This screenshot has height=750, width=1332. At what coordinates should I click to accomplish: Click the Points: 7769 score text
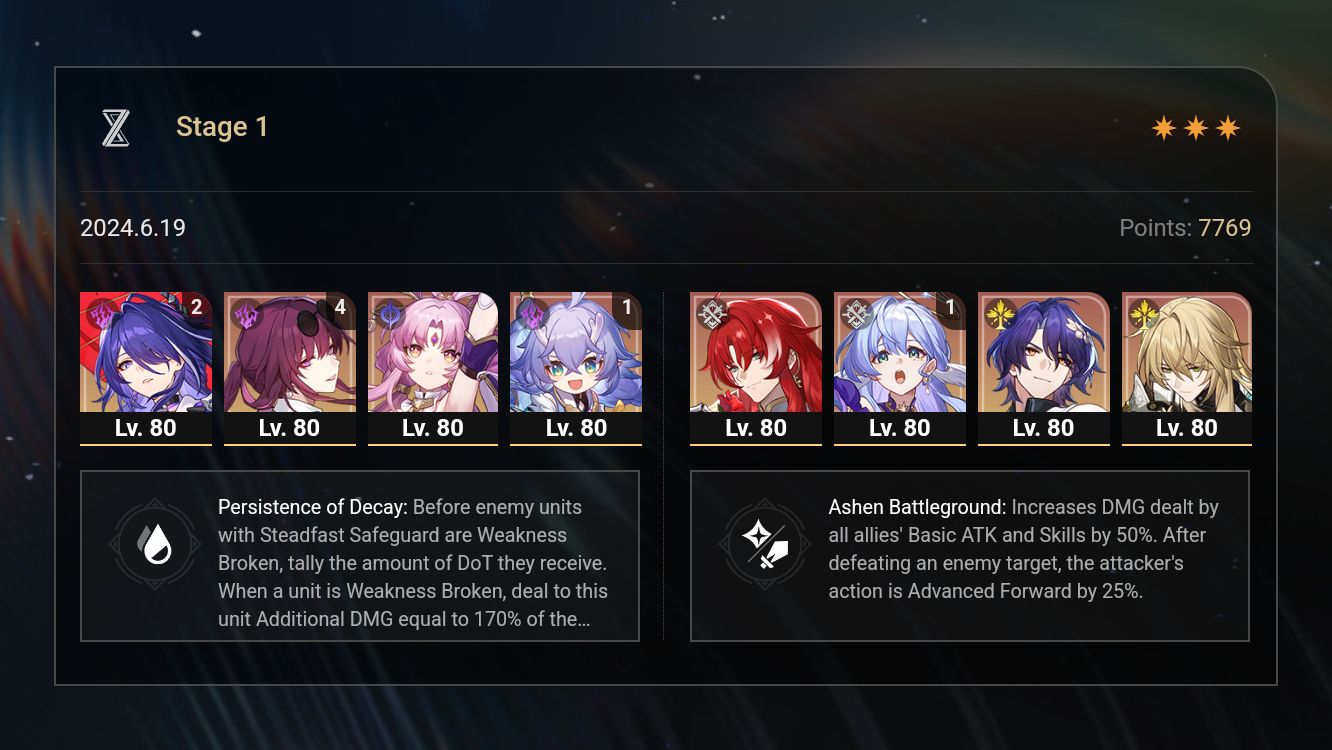pyautogui.click(x=1185, y=228)
